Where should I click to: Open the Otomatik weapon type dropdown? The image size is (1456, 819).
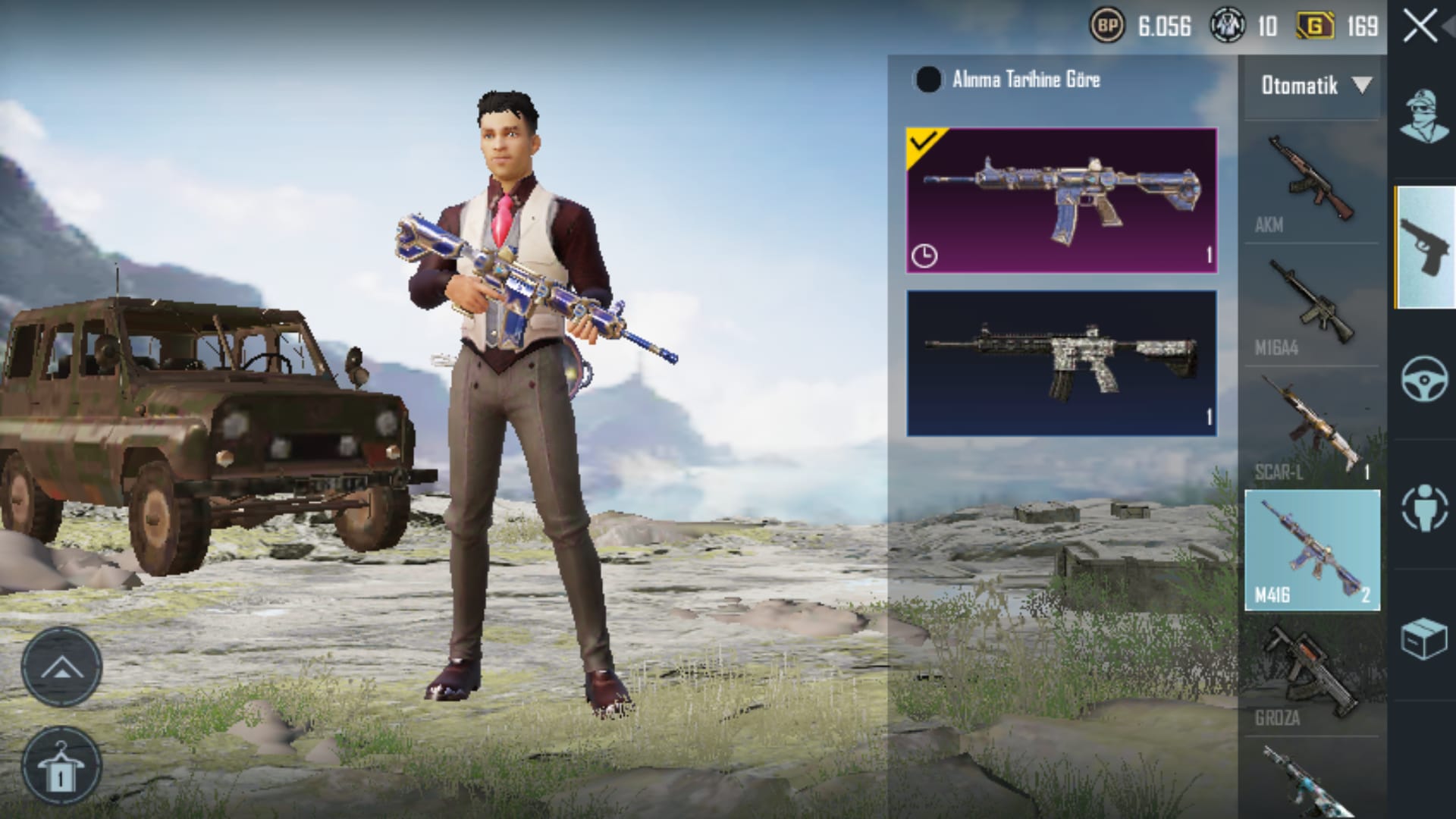tap(1315, 86)
